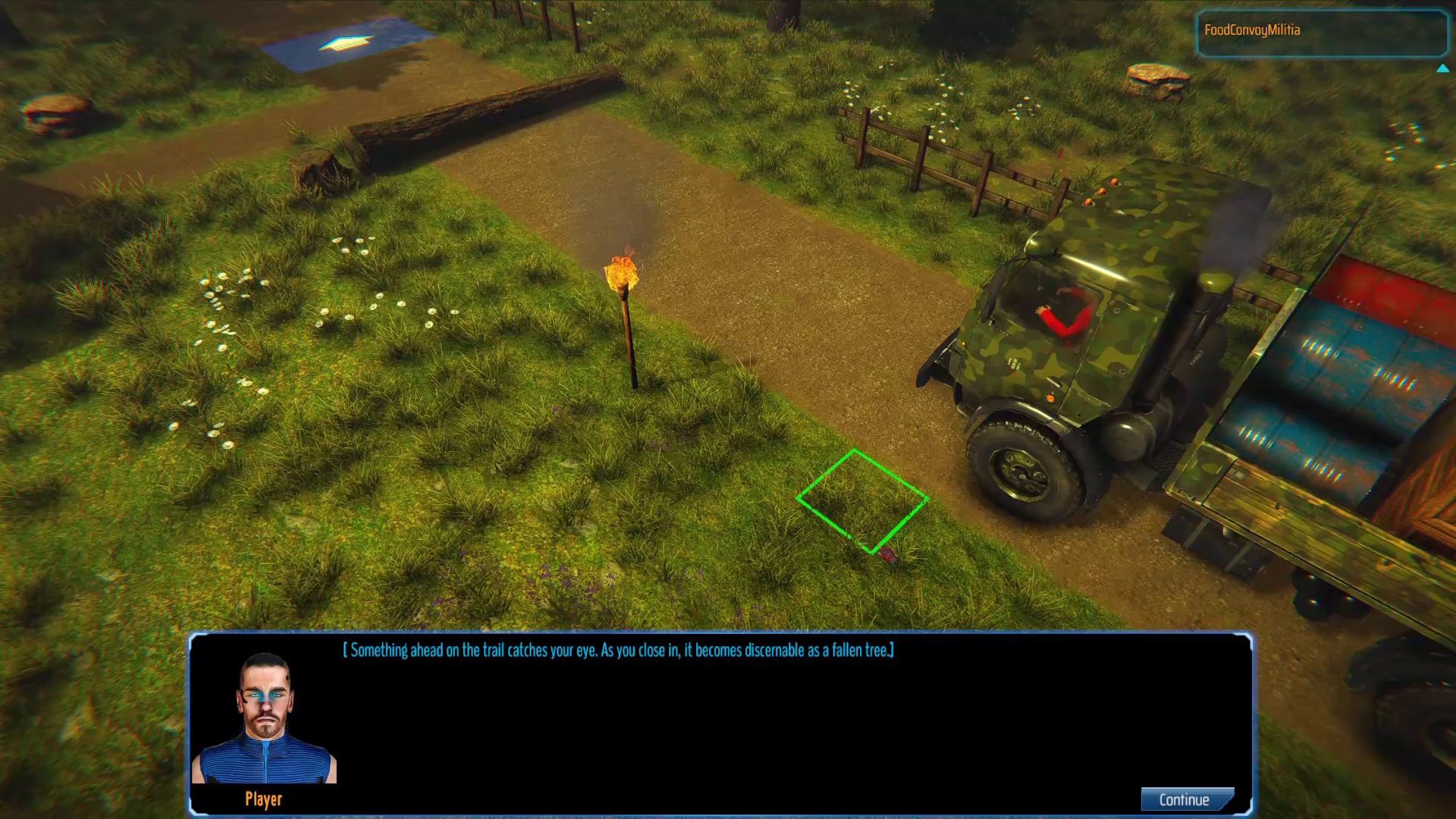The image size is (1456, 819).
Task: Click the fallen tree blocking the trail
Action: (x=463, y=114)
